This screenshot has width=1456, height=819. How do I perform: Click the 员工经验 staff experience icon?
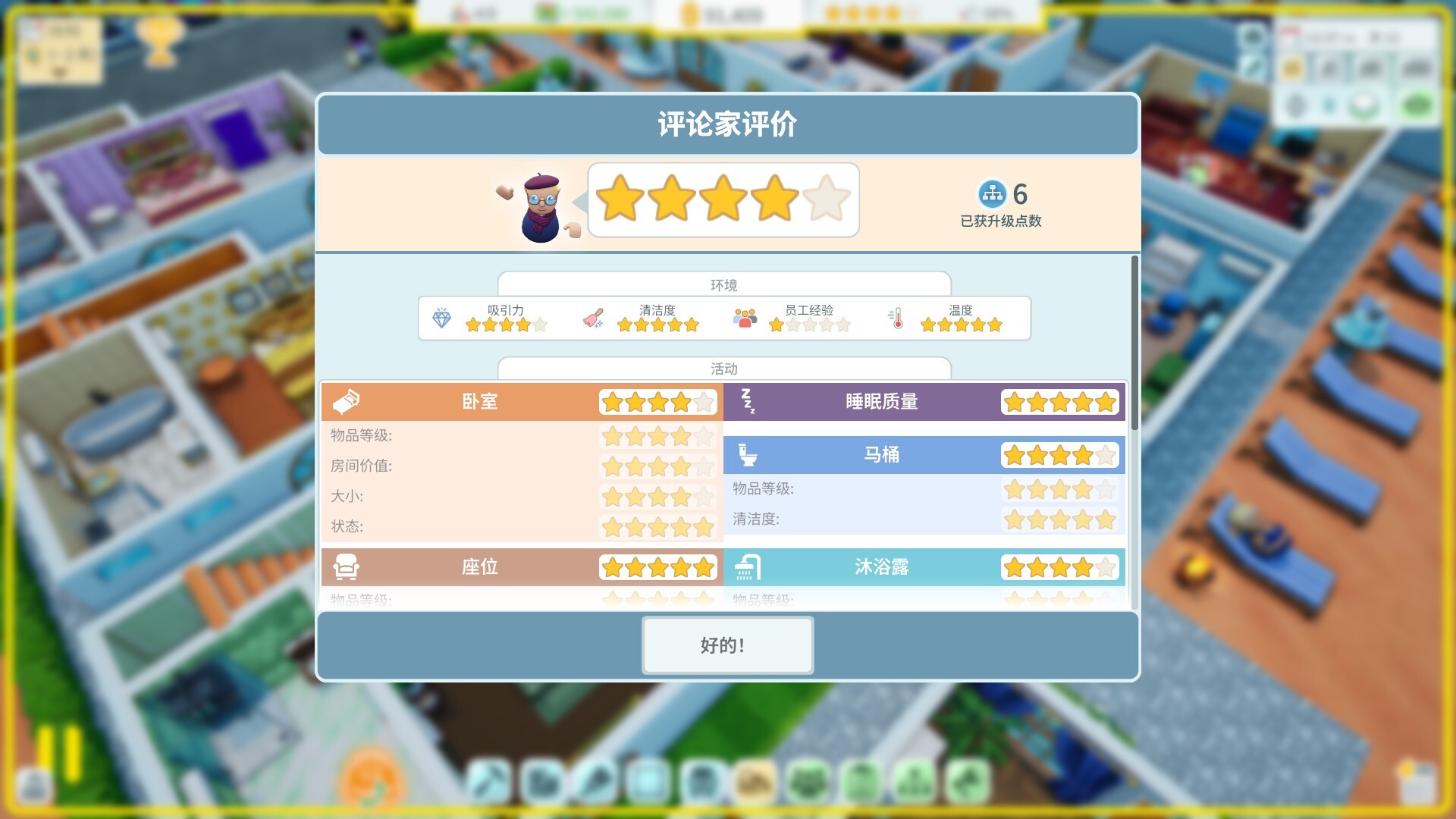[745, 318]
